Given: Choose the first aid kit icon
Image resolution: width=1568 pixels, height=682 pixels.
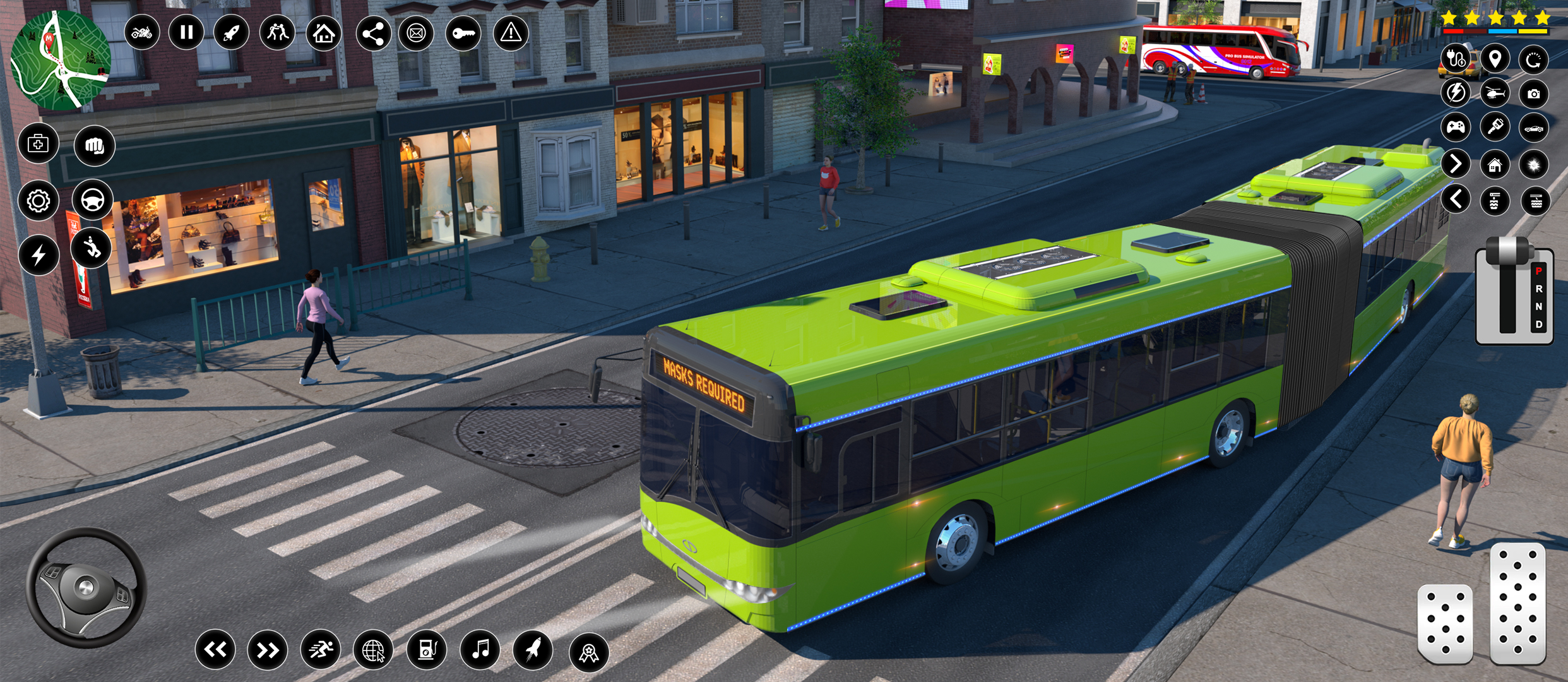Looking at the screenshot, I should pyautogui.click(x=39, y=144).
